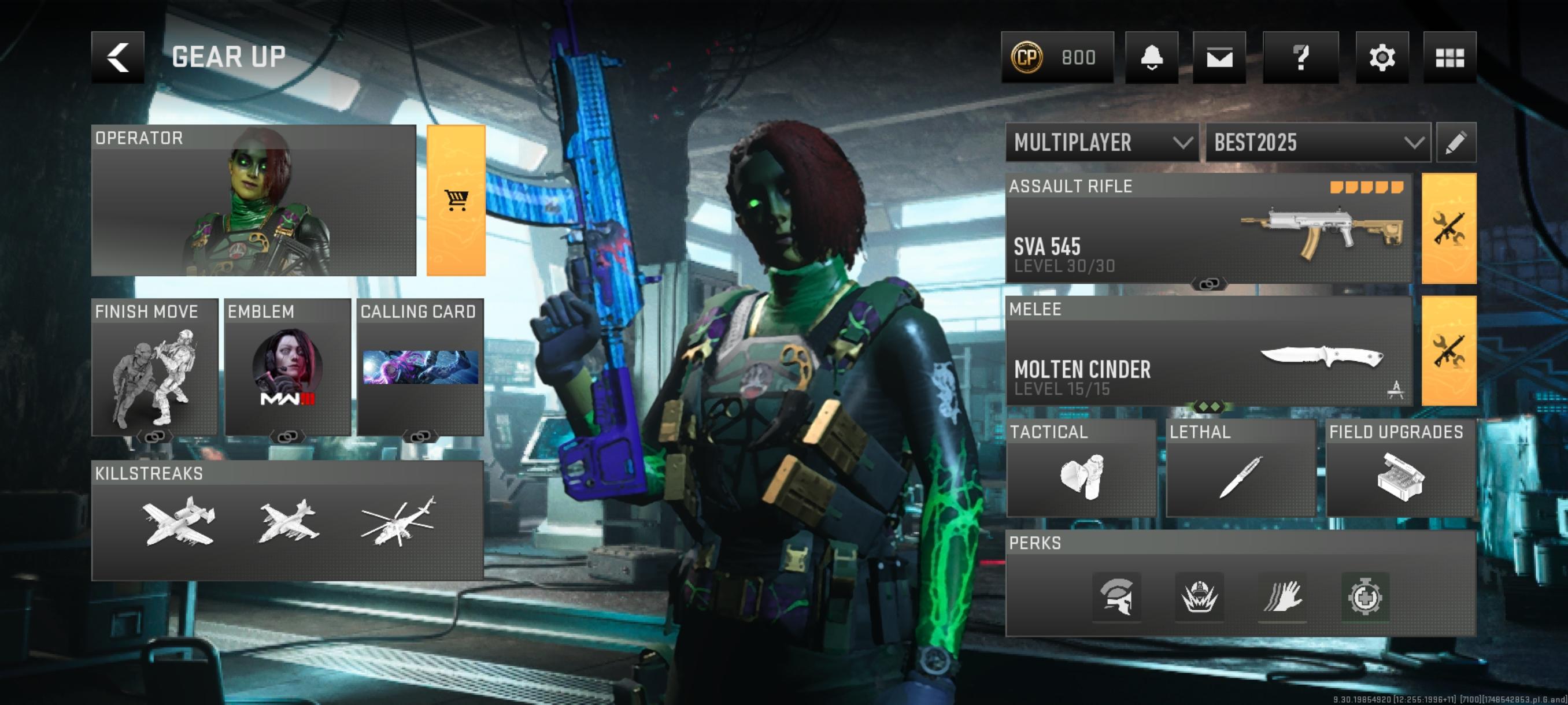Open gunsmith for the SVA 545
Screen dimensions: 1568x705
click(1449, 229)
